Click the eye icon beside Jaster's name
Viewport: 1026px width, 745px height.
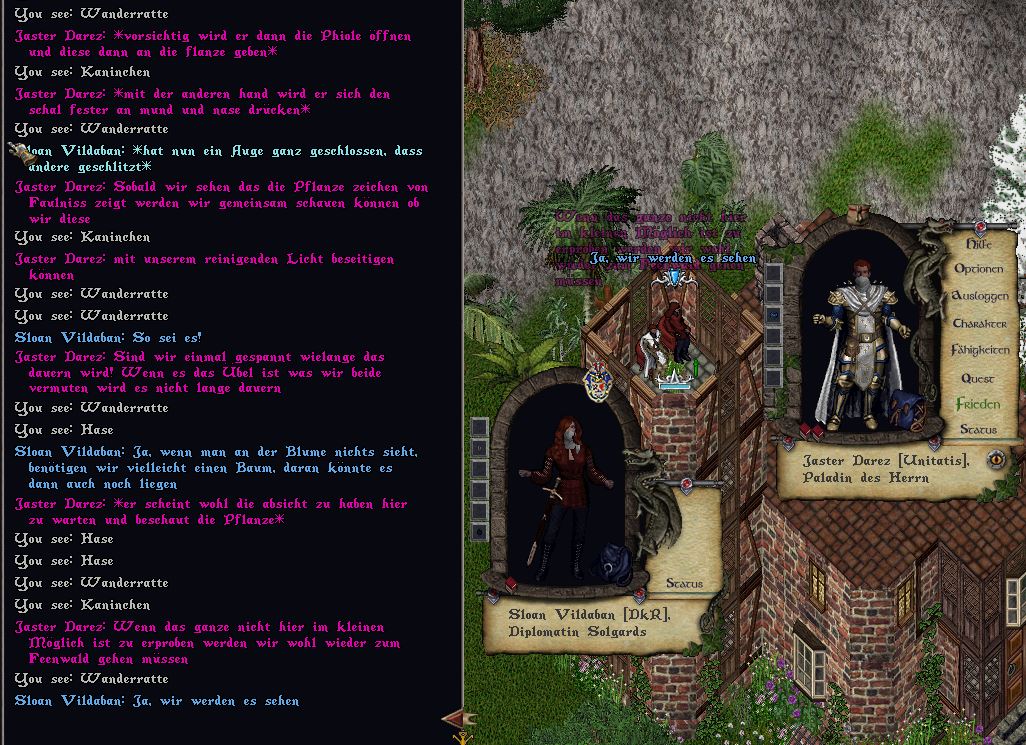tap(996, 459)
